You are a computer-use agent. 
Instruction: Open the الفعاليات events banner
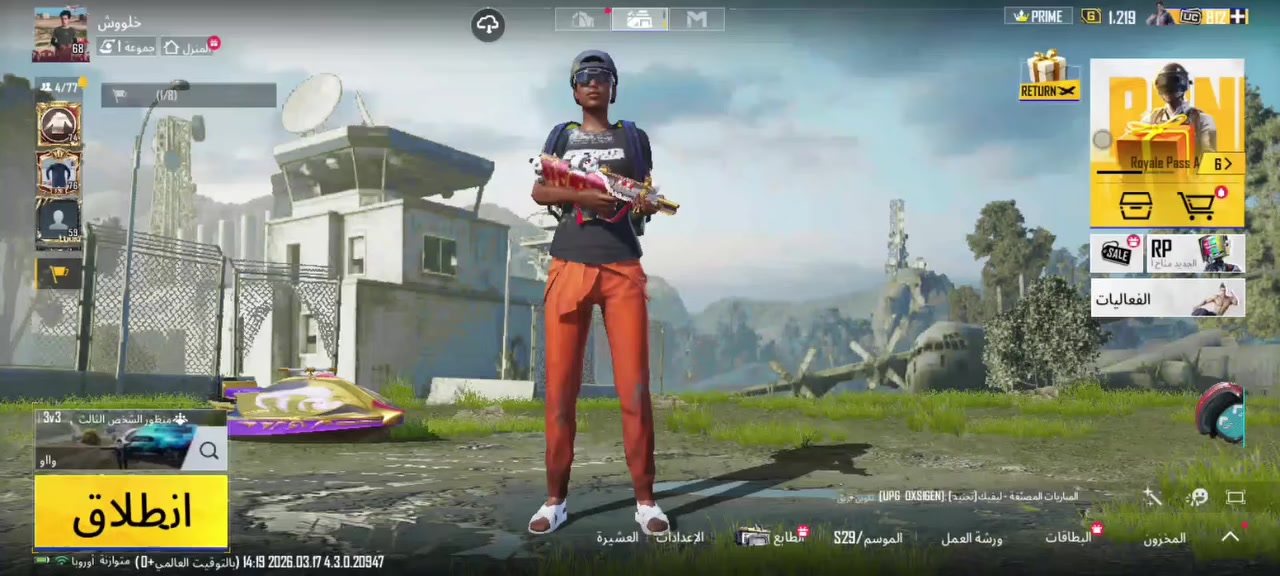pos(1167,298)
